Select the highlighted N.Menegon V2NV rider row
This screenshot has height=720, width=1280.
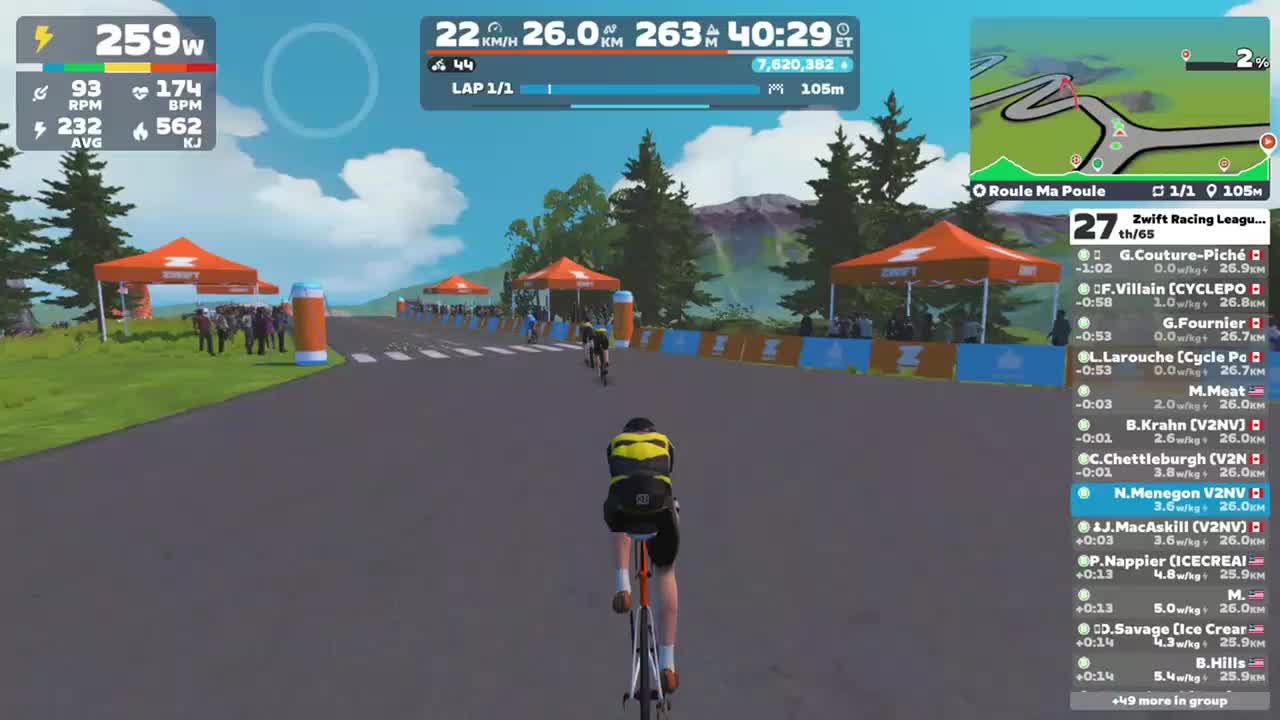pos(1170,500)
